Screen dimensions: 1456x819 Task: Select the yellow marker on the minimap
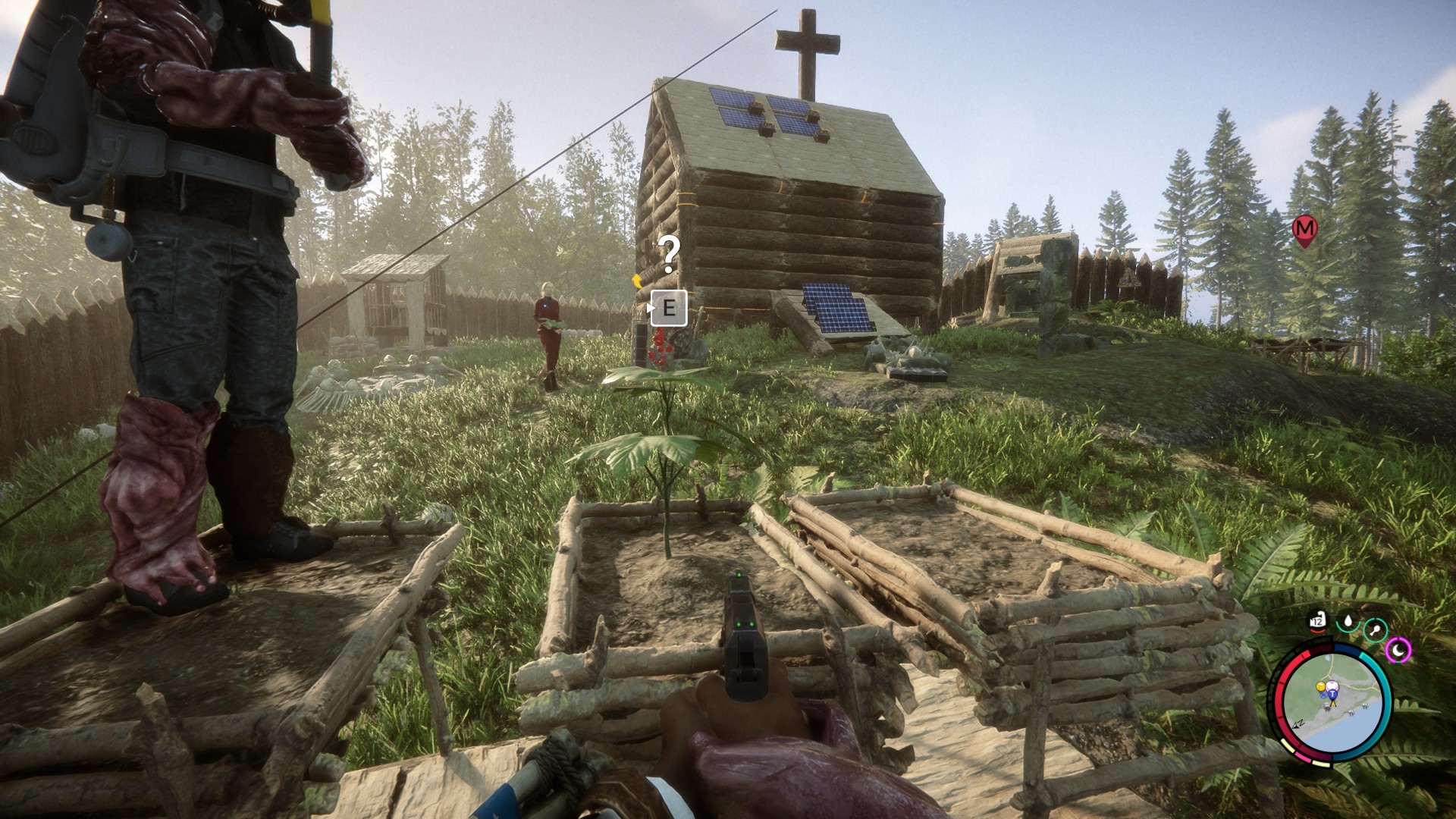1320,688
